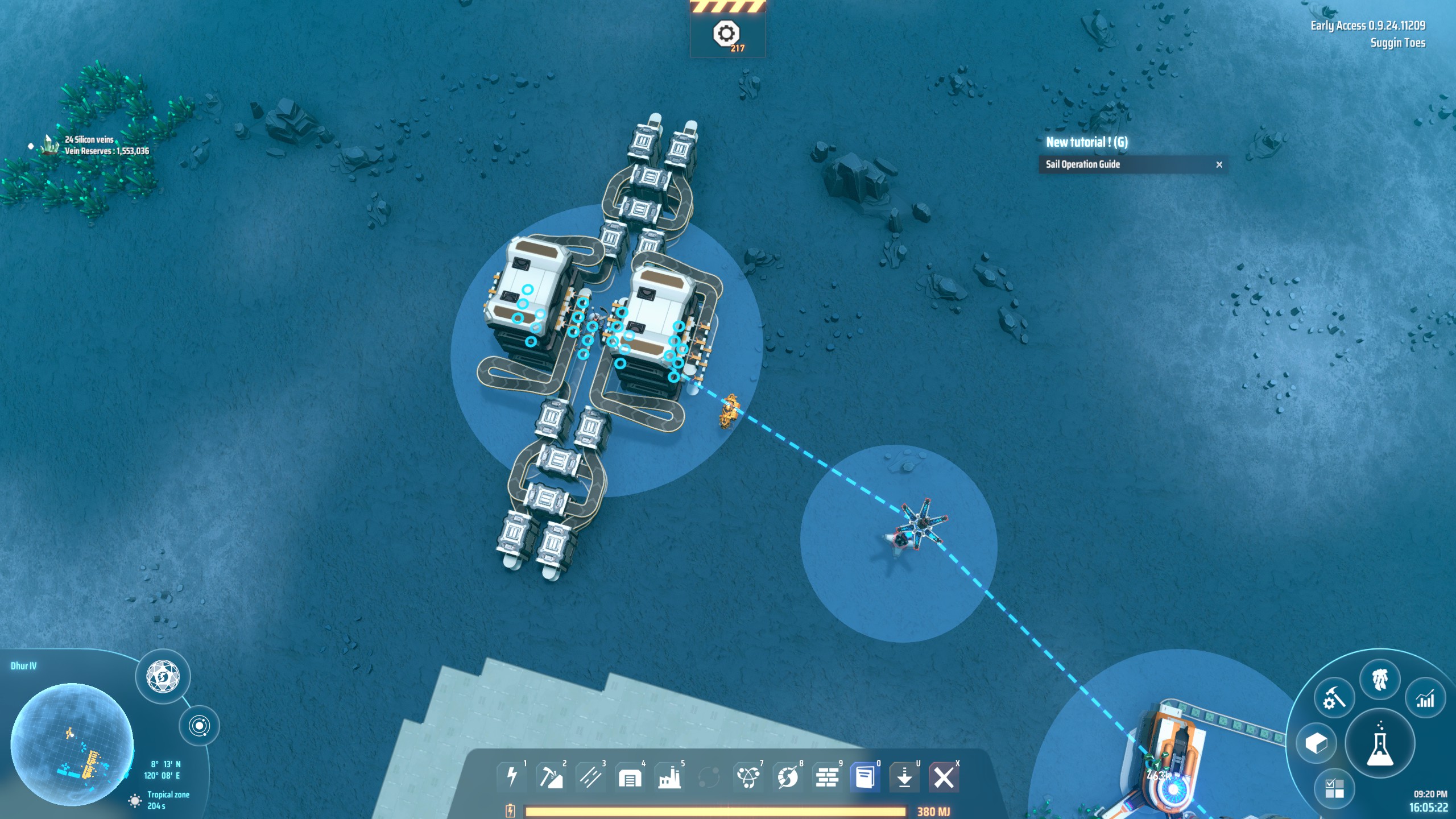Image resolution: width=1456 pixels, height=819 pixels.
Task: Open the cube inventory panel
Action: 1316,743
